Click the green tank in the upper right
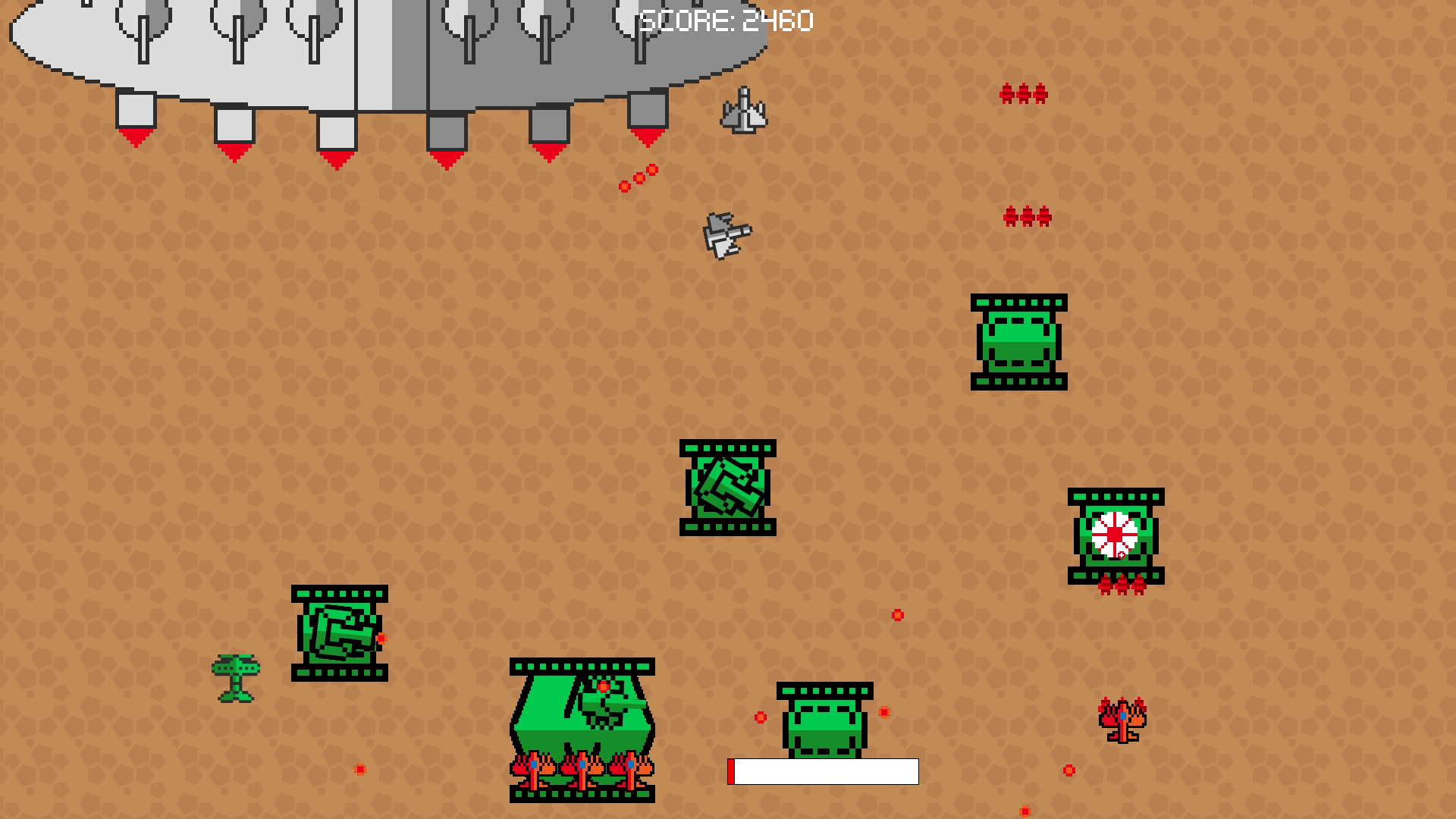Image resolution: width=1456 pixels, height=819 pixels. pyautogui.click(x=1019, y=343)
